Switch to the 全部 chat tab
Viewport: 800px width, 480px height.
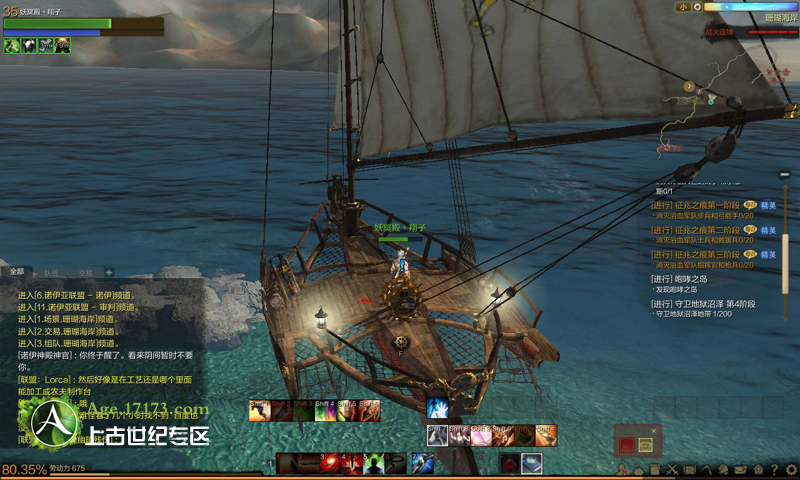pos(17,271)
